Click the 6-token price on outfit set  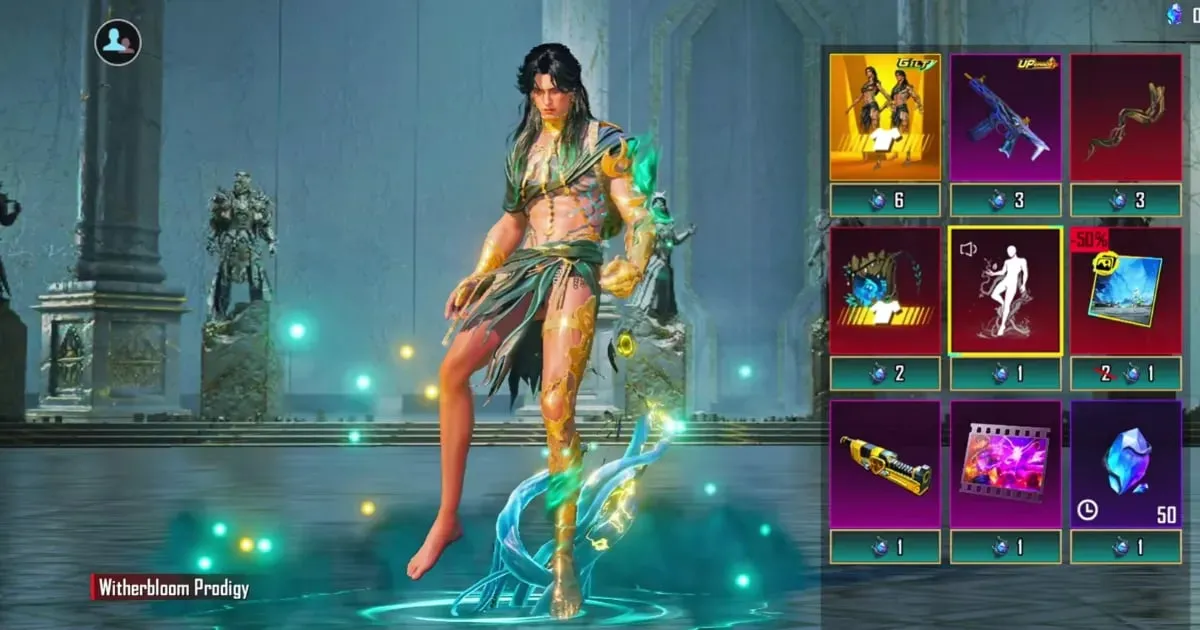(885, 200)
